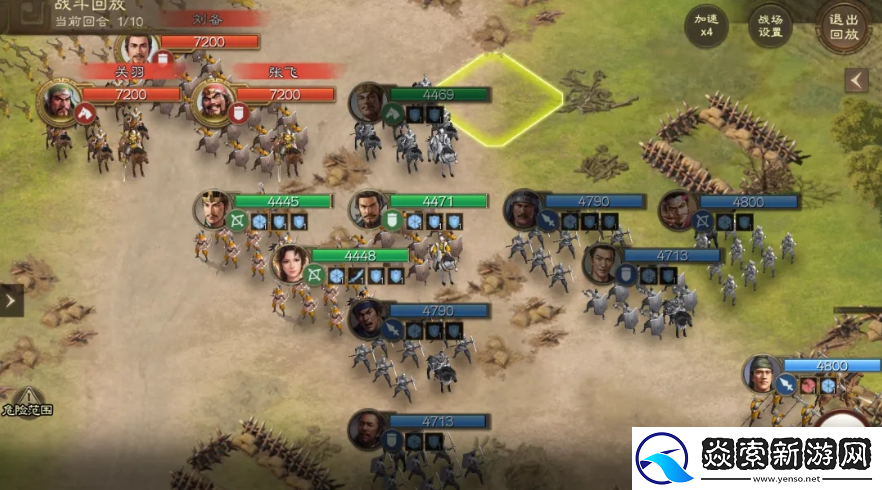Select the green unit with 4471 troops
882x490 pixels.
(x=368, y=208)
